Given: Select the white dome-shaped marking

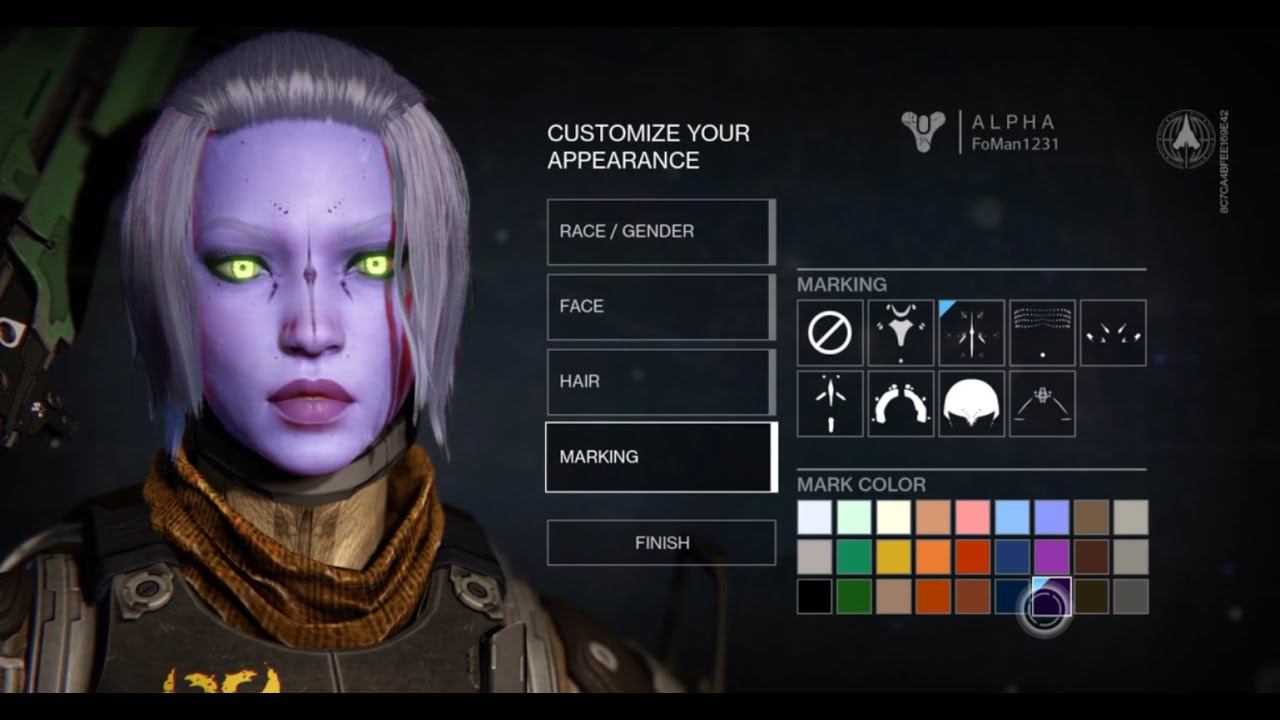Looking at the screenshot, I should click(972, 404).
